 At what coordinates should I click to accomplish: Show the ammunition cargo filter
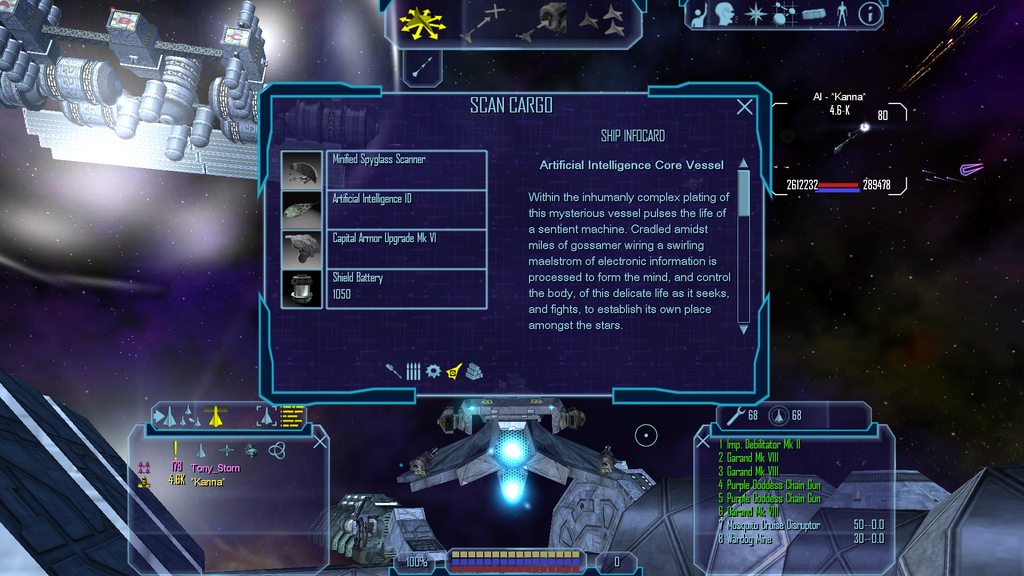pos(413,371)
